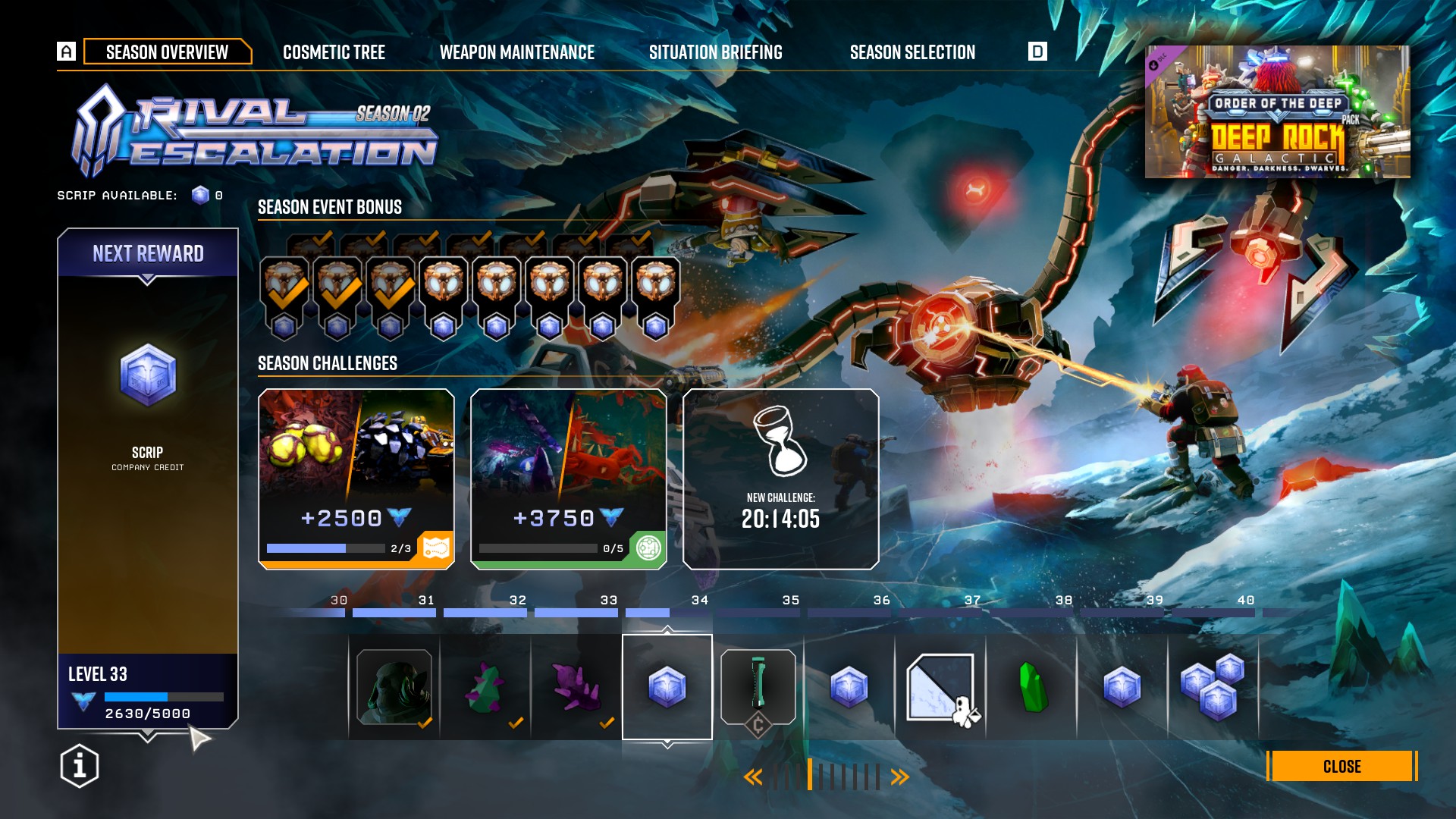Select the +2500 season challenge card
Image resolution: width=1456 pixels, height=819 pixels.
coord(356,479)
